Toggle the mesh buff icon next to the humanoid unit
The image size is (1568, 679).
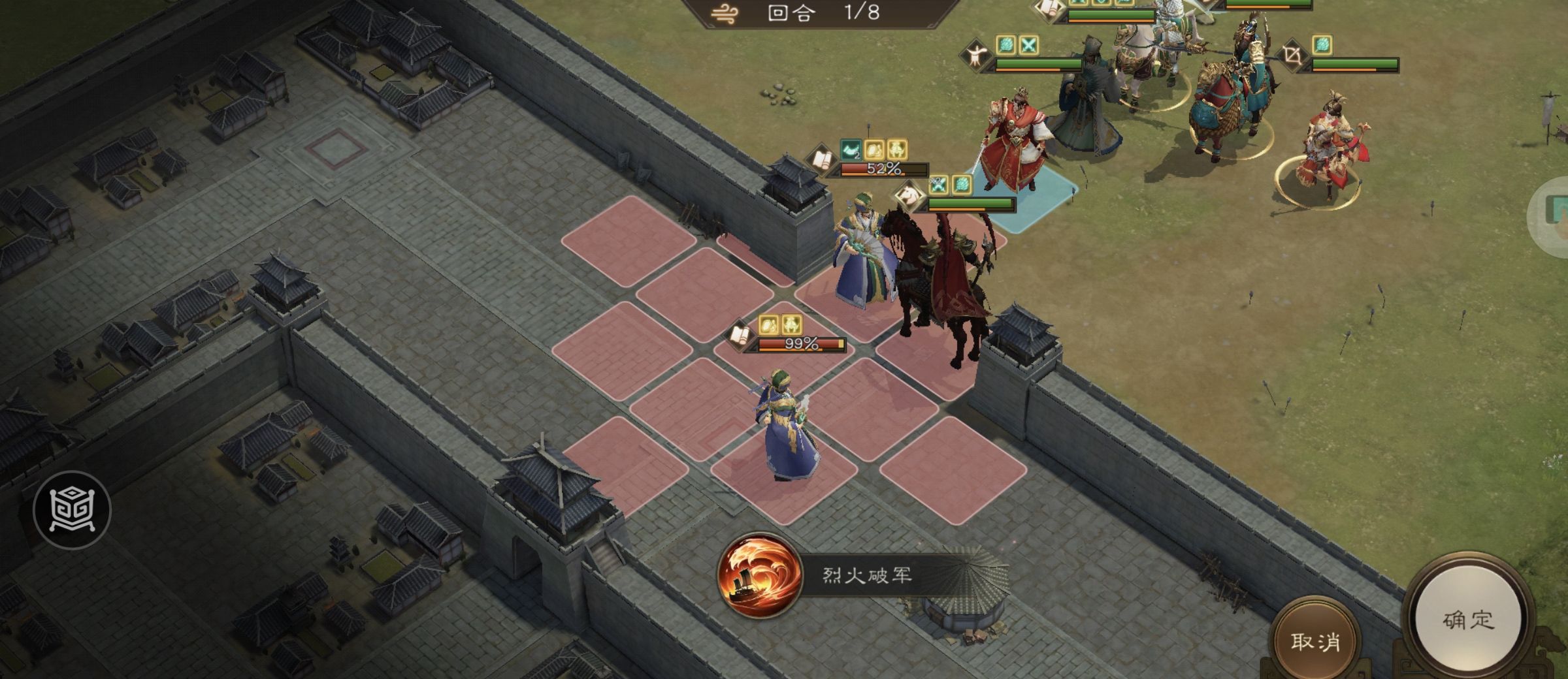pos(1006,44)
